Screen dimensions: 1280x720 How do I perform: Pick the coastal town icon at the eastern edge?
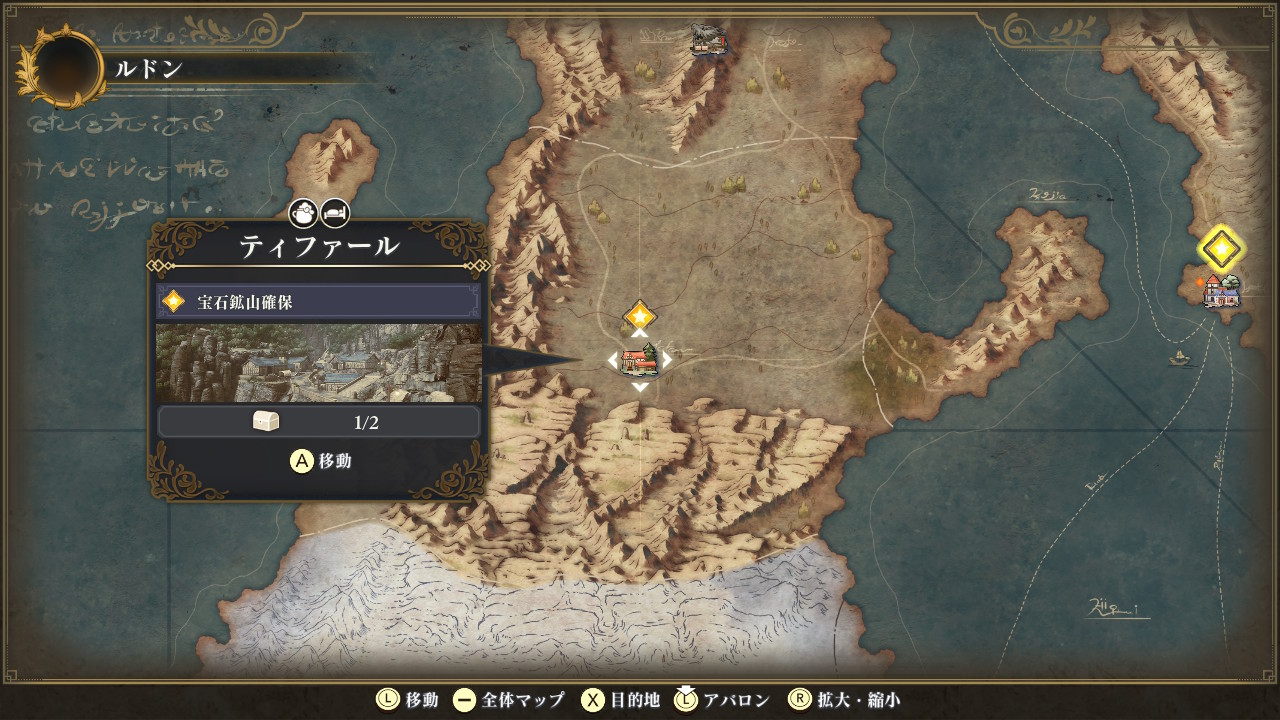[x=1220, y=290]
